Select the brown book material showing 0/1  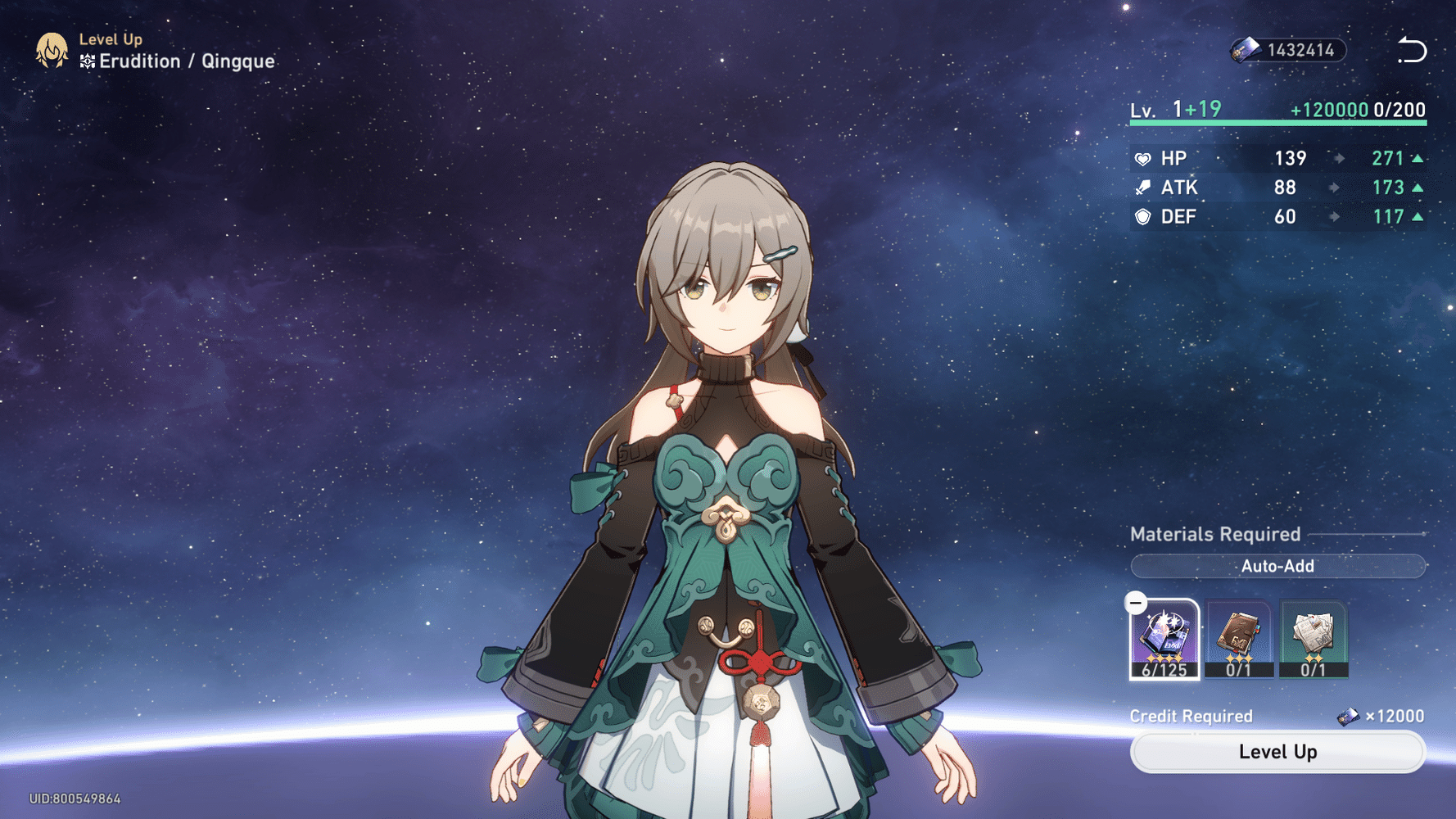point(1238,639)
